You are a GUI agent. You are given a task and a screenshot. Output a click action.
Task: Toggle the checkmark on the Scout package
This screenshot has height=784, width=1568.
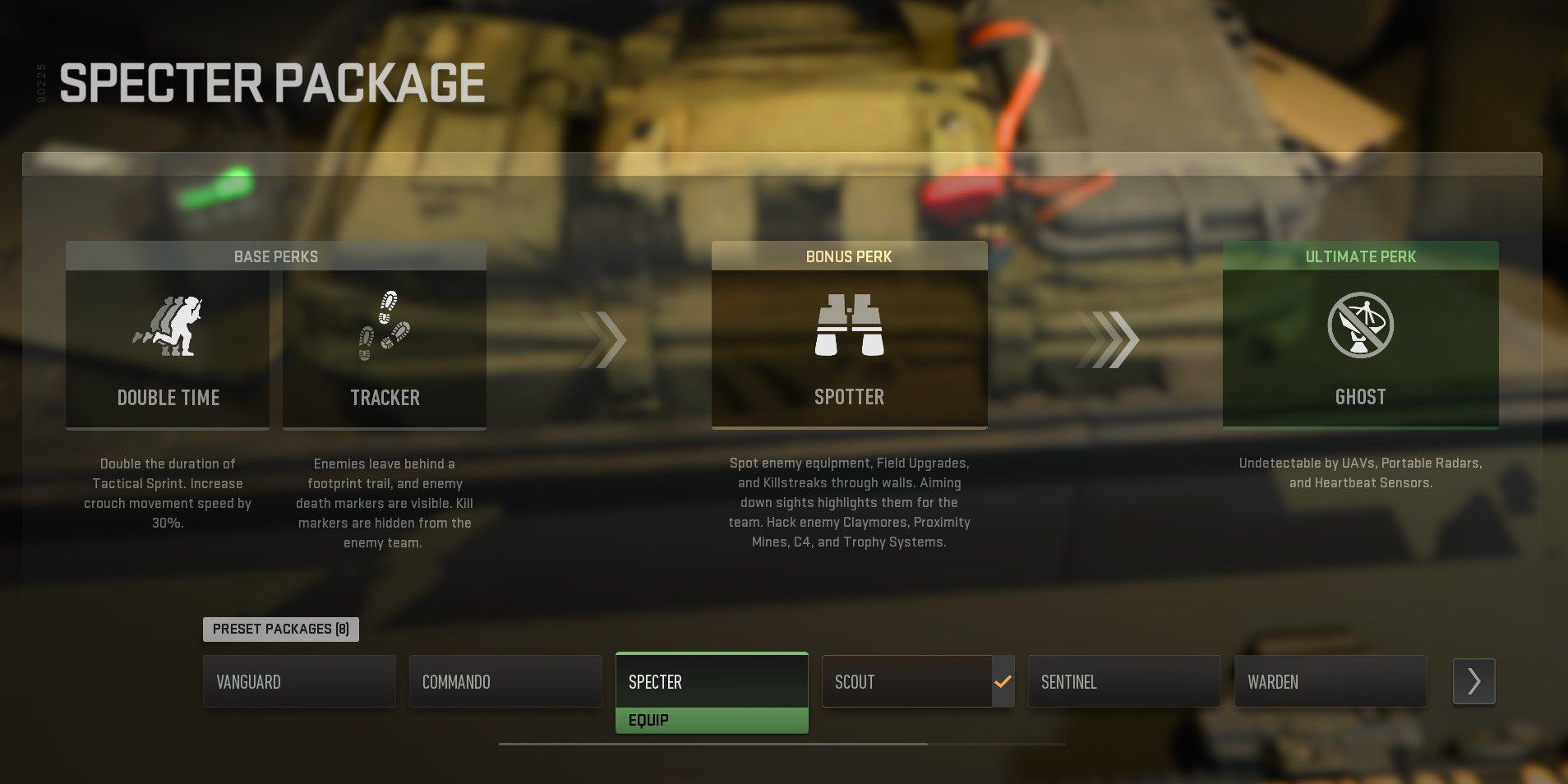[x=1002, y=680]
